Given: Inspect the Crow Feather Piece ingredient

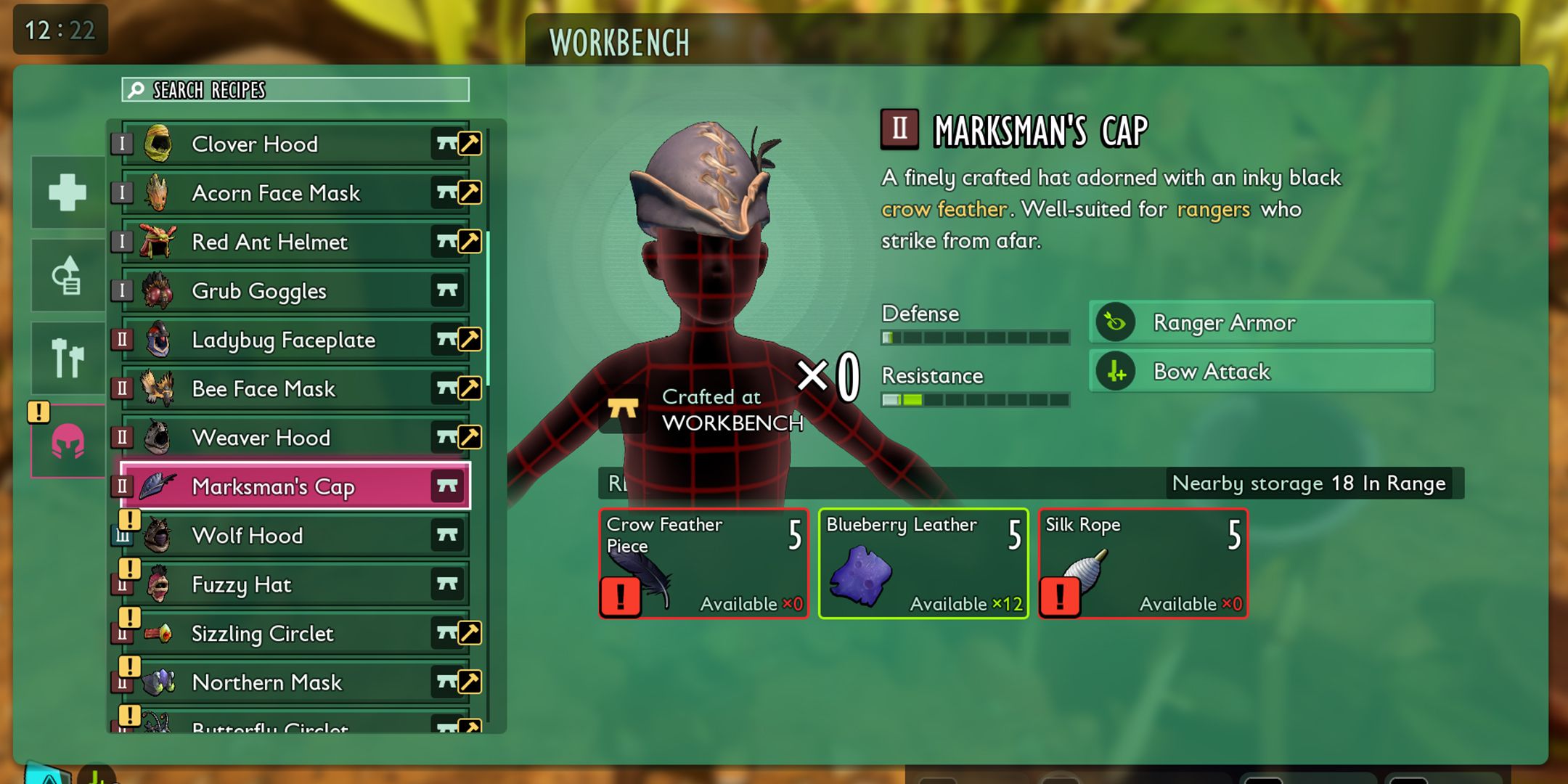Looking at the screenshot, I should (703, 564).
